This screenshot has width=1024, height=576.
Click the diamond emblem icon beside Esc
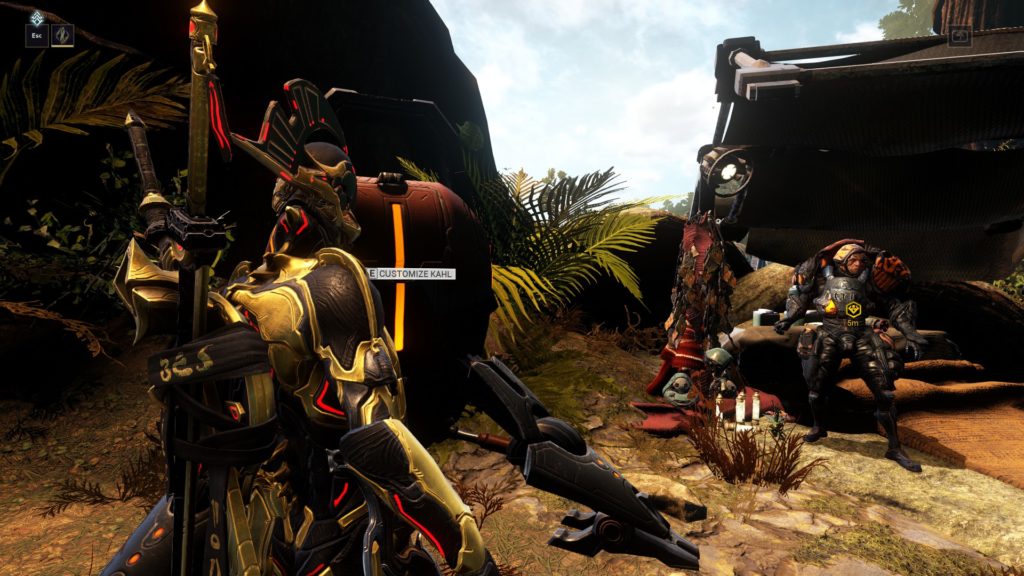62,36
